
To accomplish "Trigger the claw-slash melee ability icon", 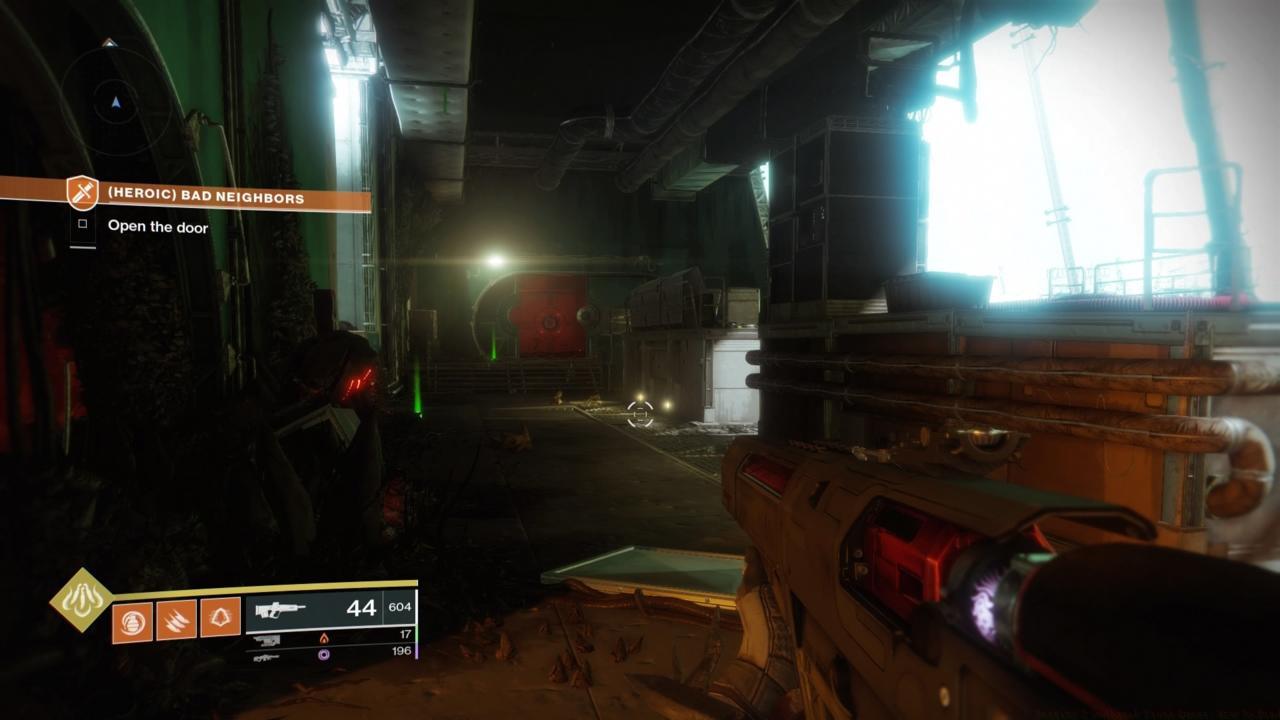I will pyautogui.click(x=177, y=619).
